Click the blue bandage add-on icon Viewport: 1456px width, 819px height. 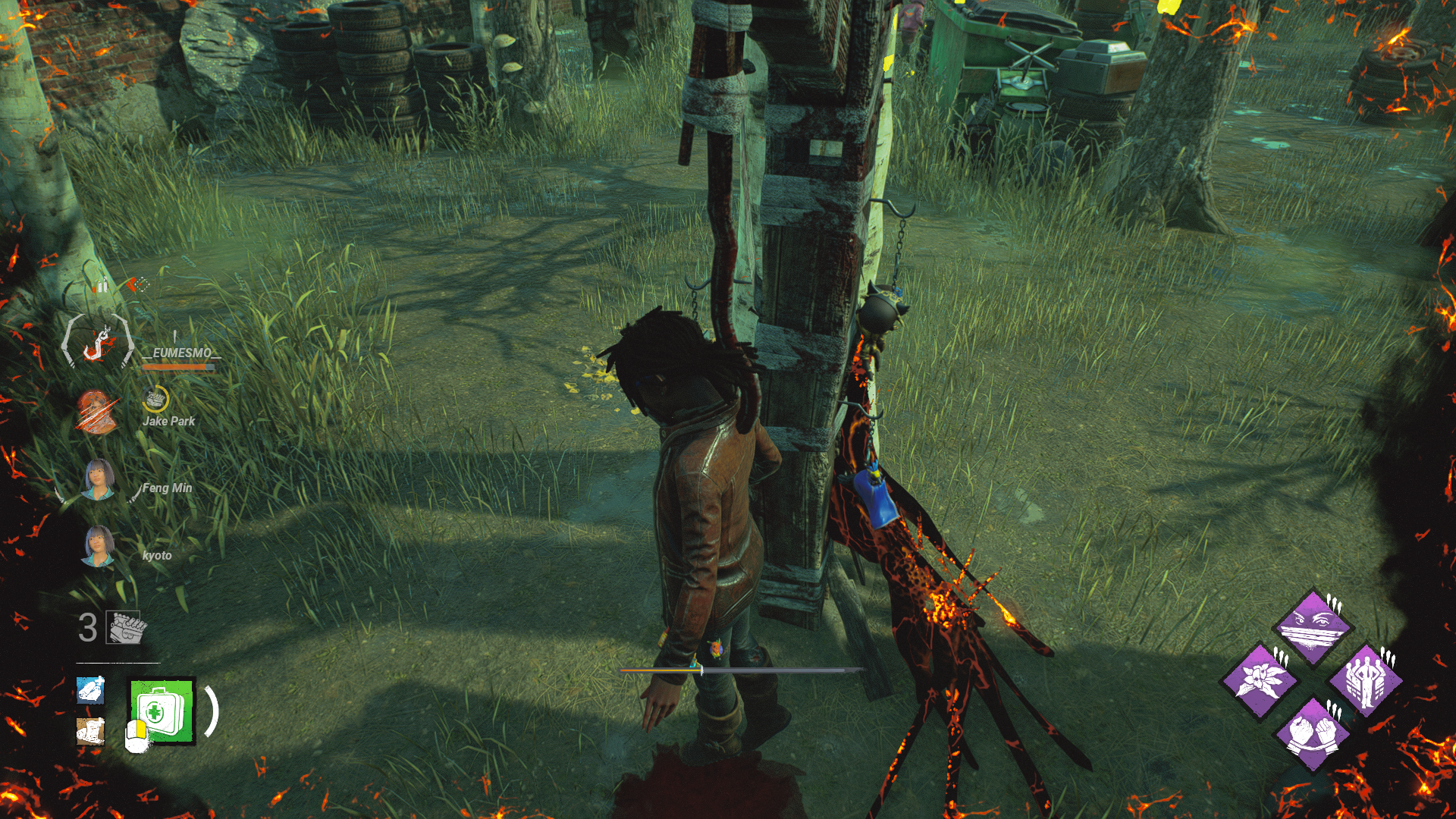[89, 692]
